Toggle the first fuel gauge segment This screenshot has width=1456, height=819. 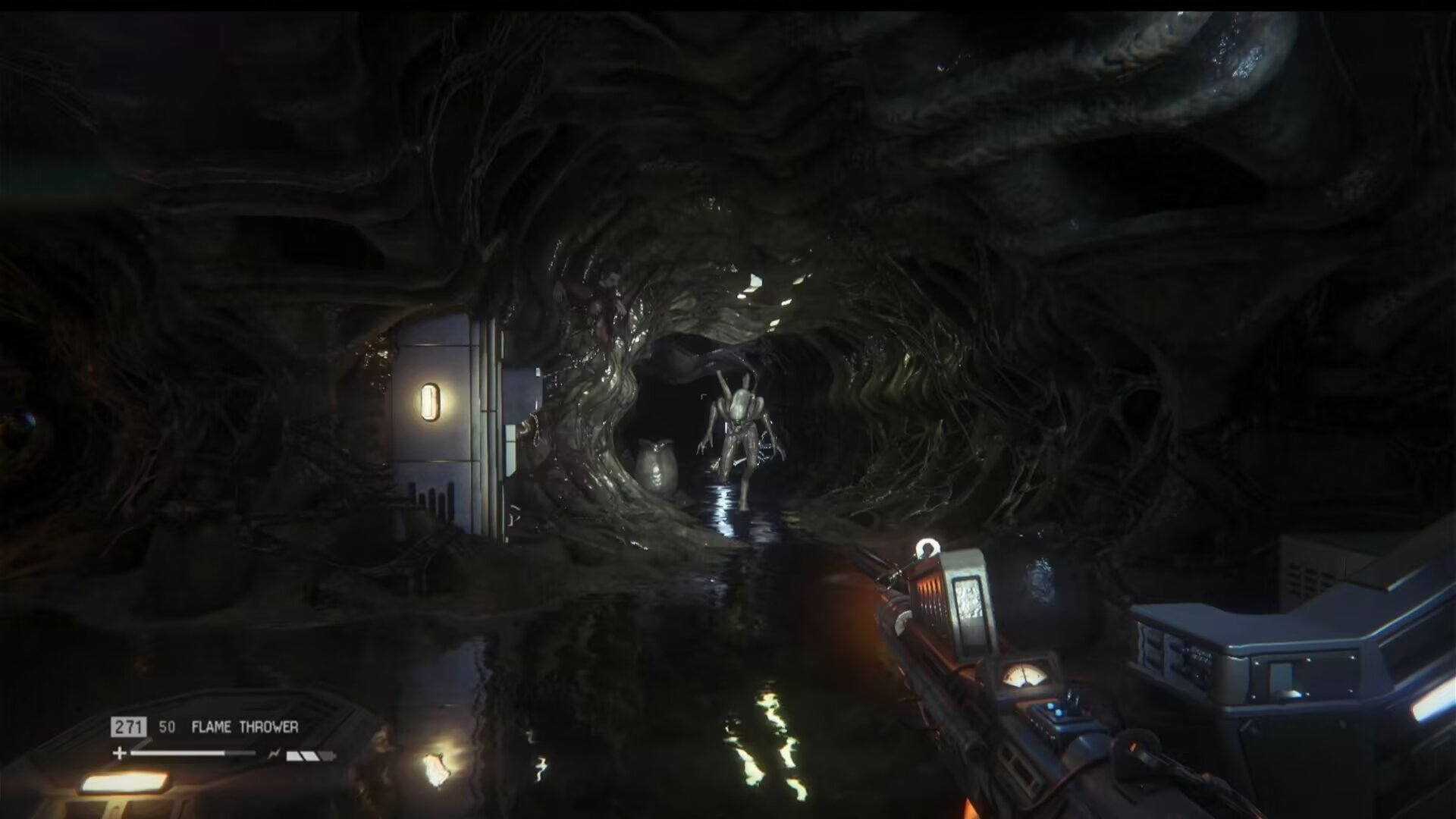294,755
